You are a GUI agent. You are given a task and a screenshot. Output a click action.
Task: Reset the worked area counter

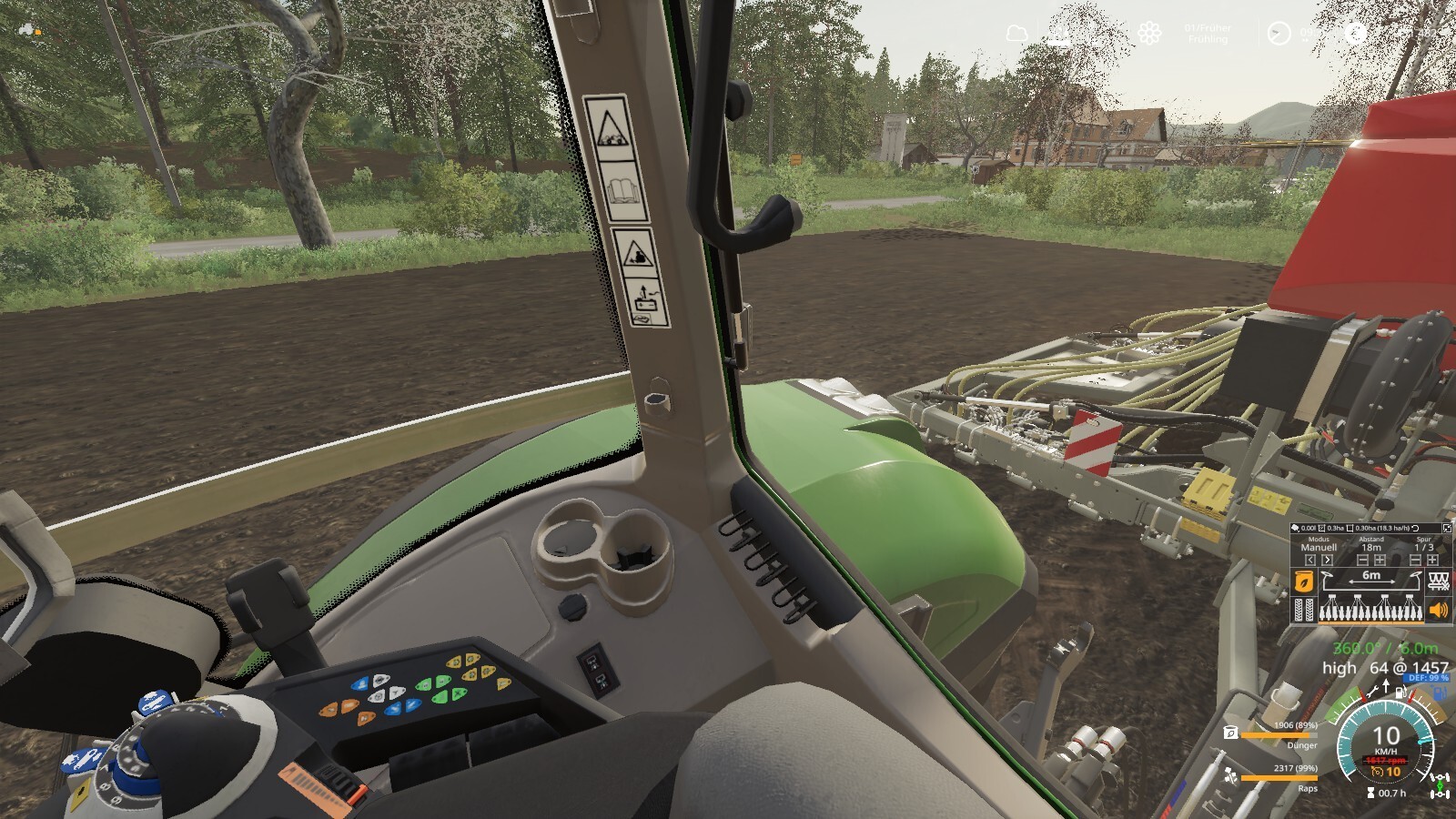pyautogui.click(x=1415, y=528)
